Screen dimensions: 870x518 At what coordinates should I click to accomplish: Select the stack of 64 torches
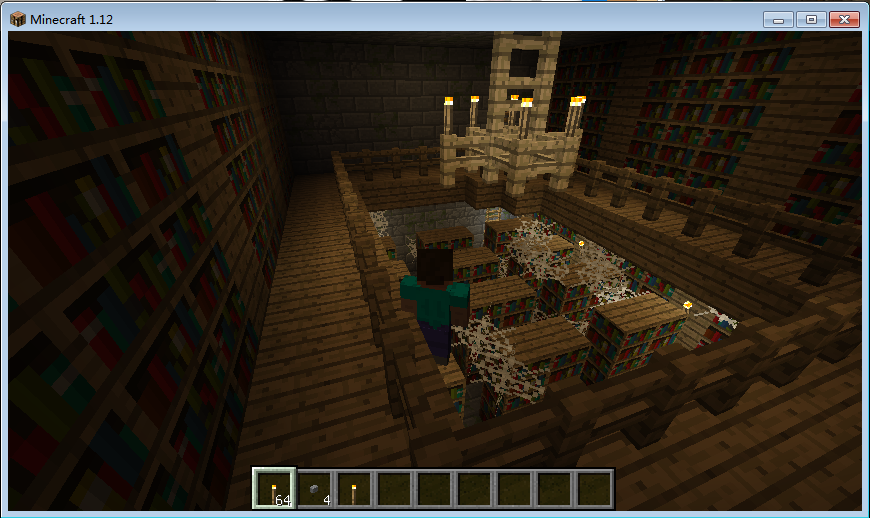(x=274, y=489)
